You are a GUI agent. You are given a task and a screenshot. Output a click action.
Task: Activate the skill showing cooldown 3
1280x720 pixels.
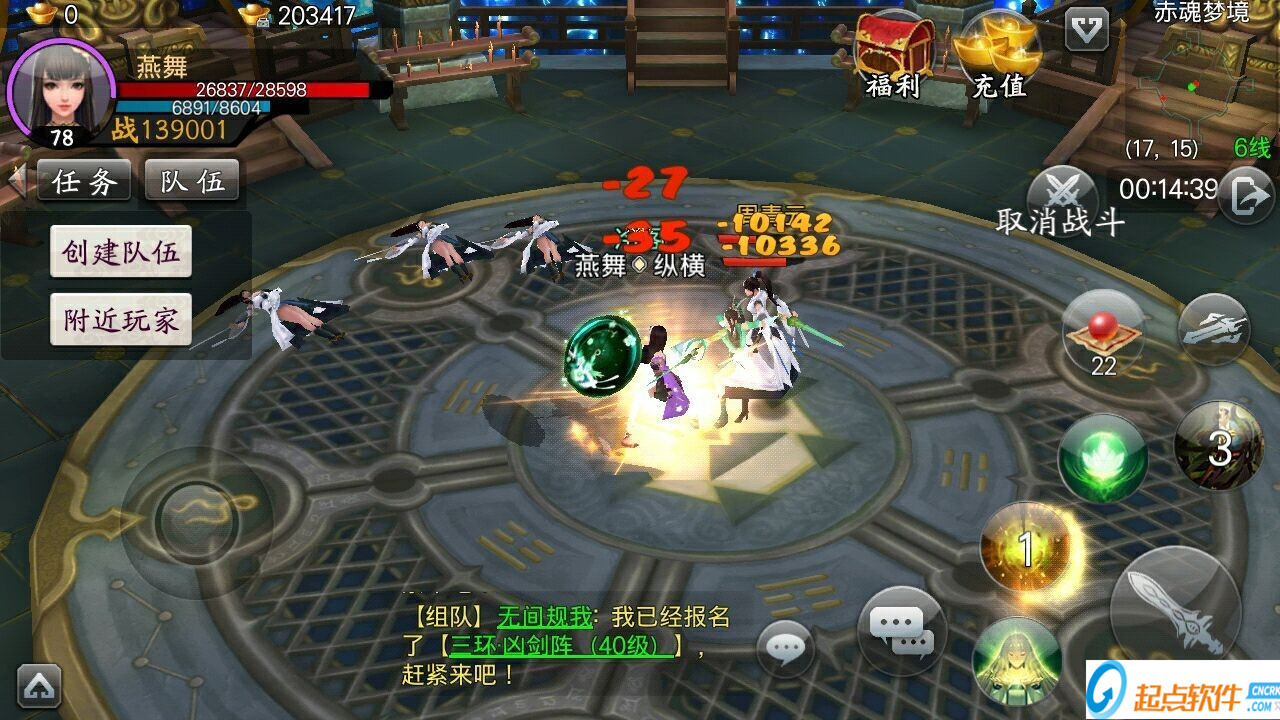[x=1219, y=446]
